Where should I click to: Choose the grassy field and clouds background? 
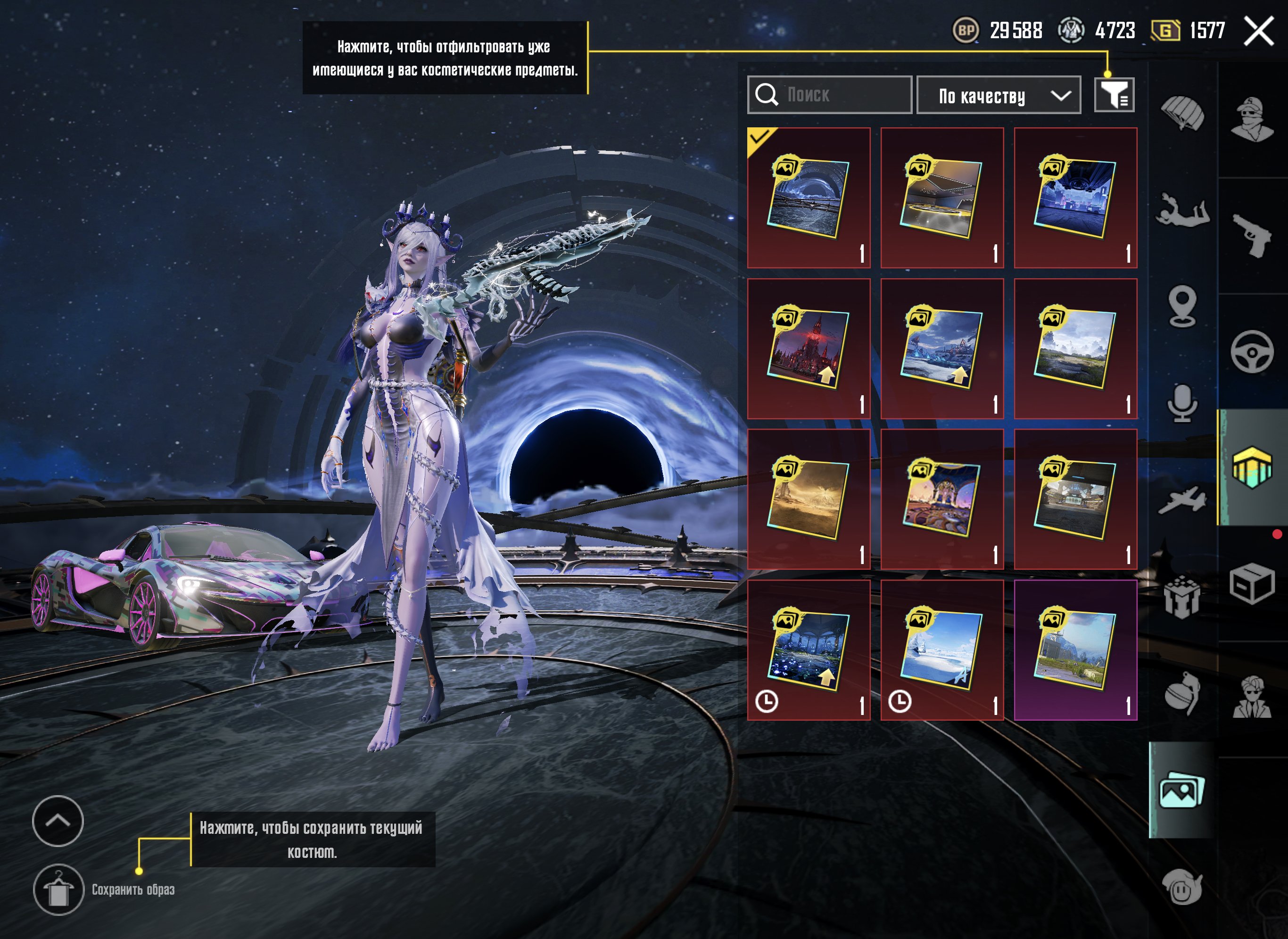click(1075, 349)
